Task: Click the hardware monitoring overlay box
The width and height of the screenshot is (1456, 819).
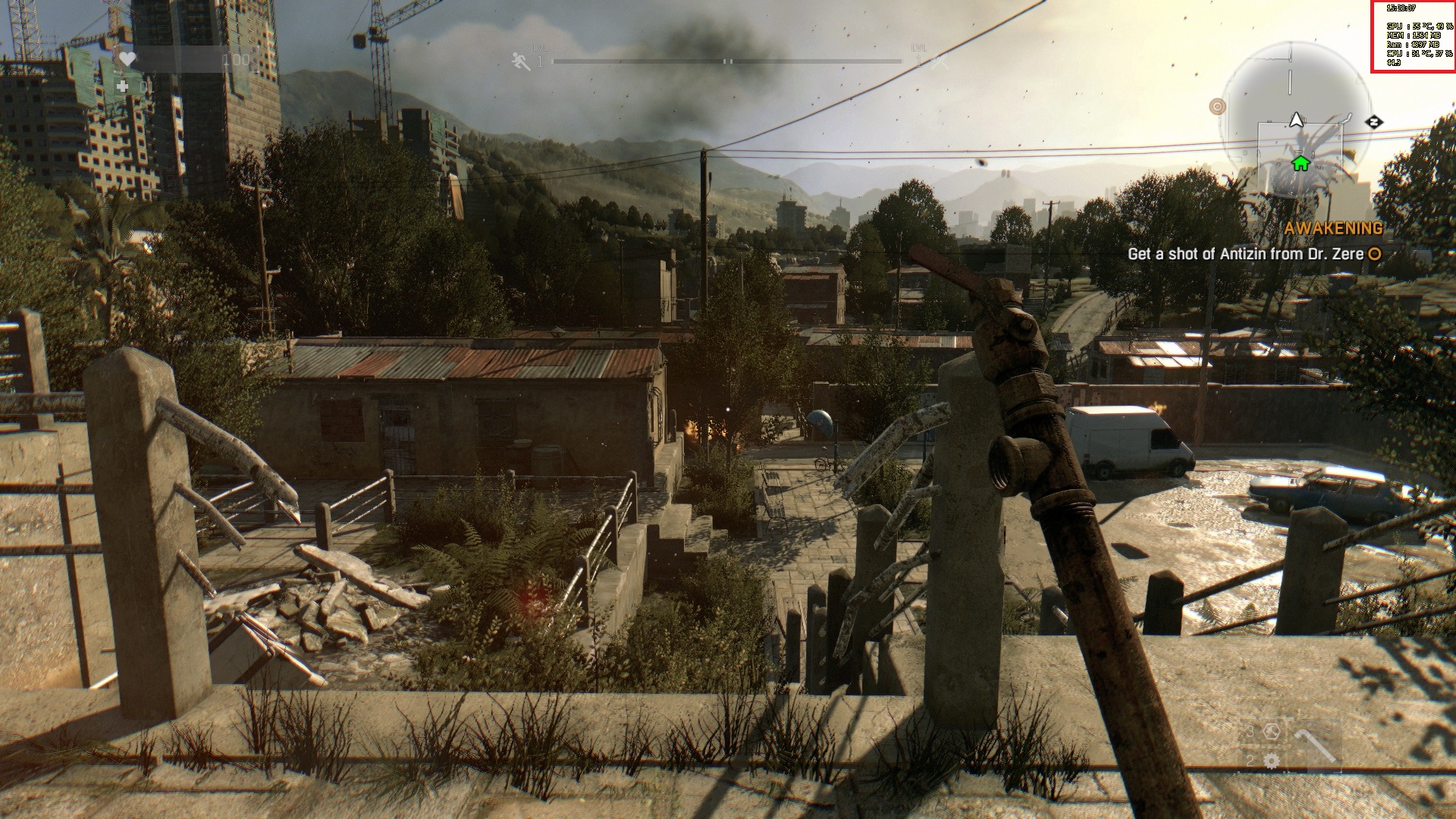Action: [1412, 36]
